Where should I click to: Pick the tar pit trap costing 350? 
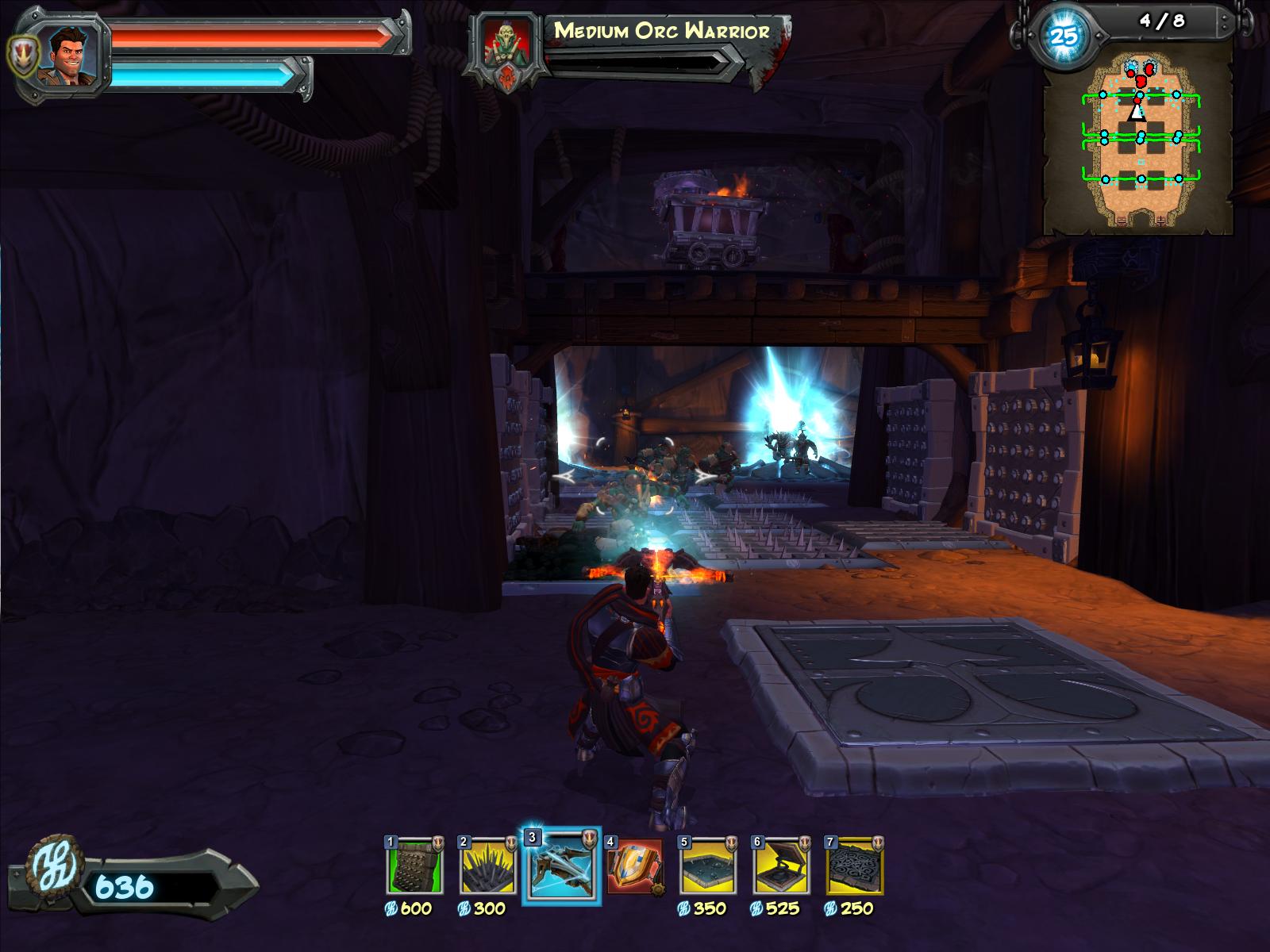tap(708, 867)
